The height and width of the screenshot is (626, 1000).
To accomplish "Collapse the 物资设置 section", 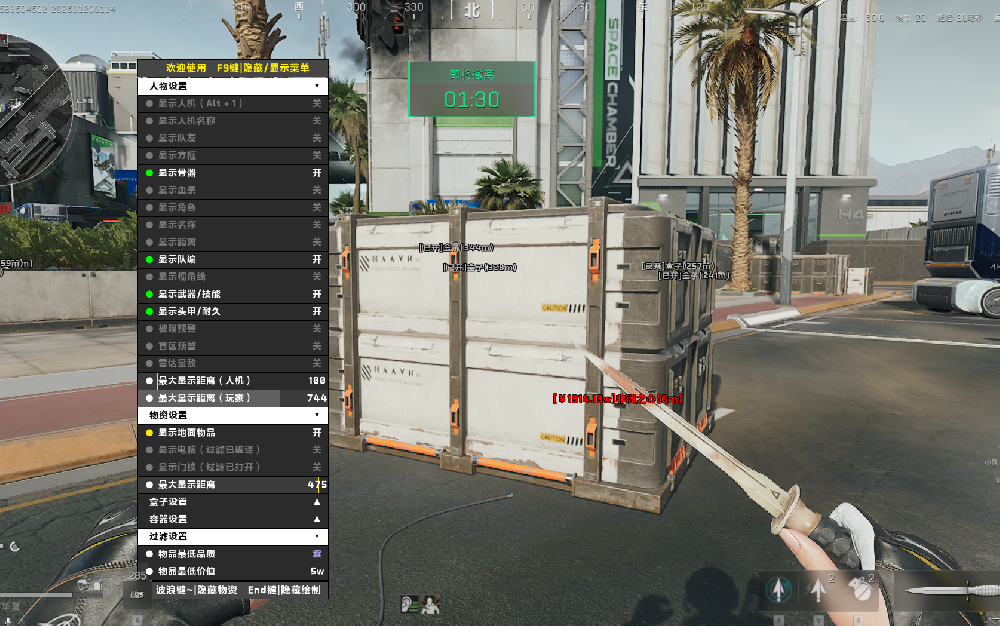I will (232, 414).
